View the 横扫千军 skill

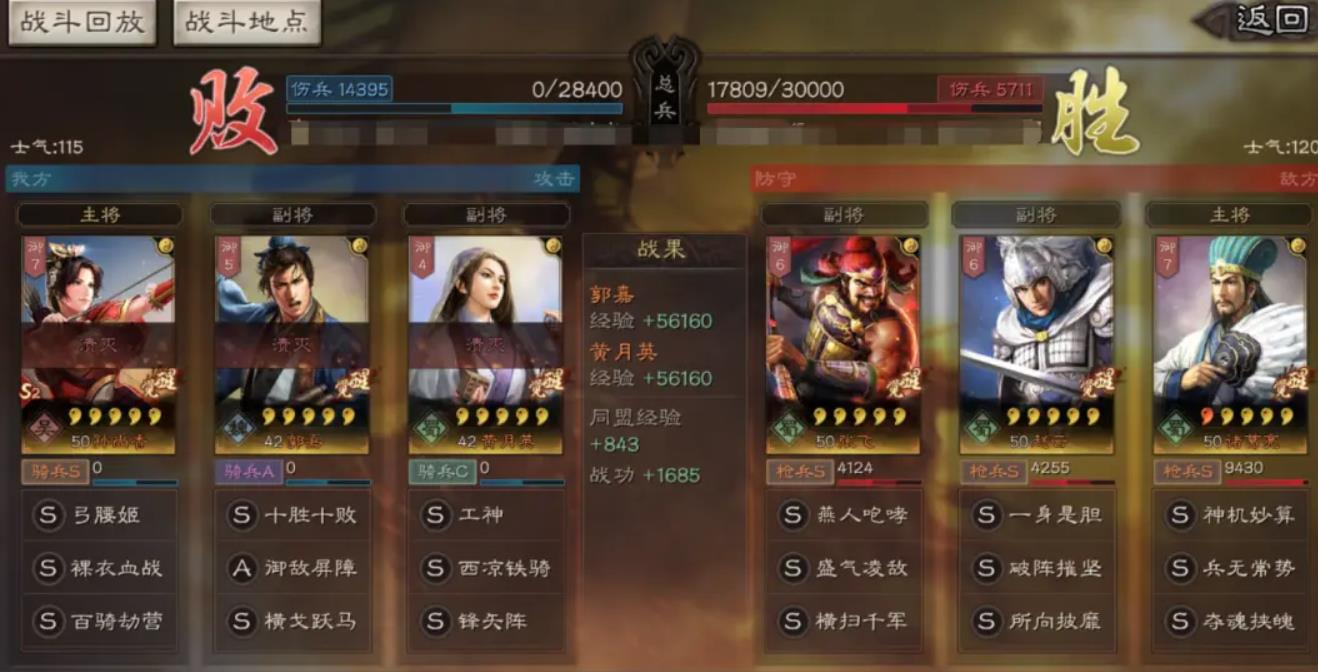coord(845,621)
